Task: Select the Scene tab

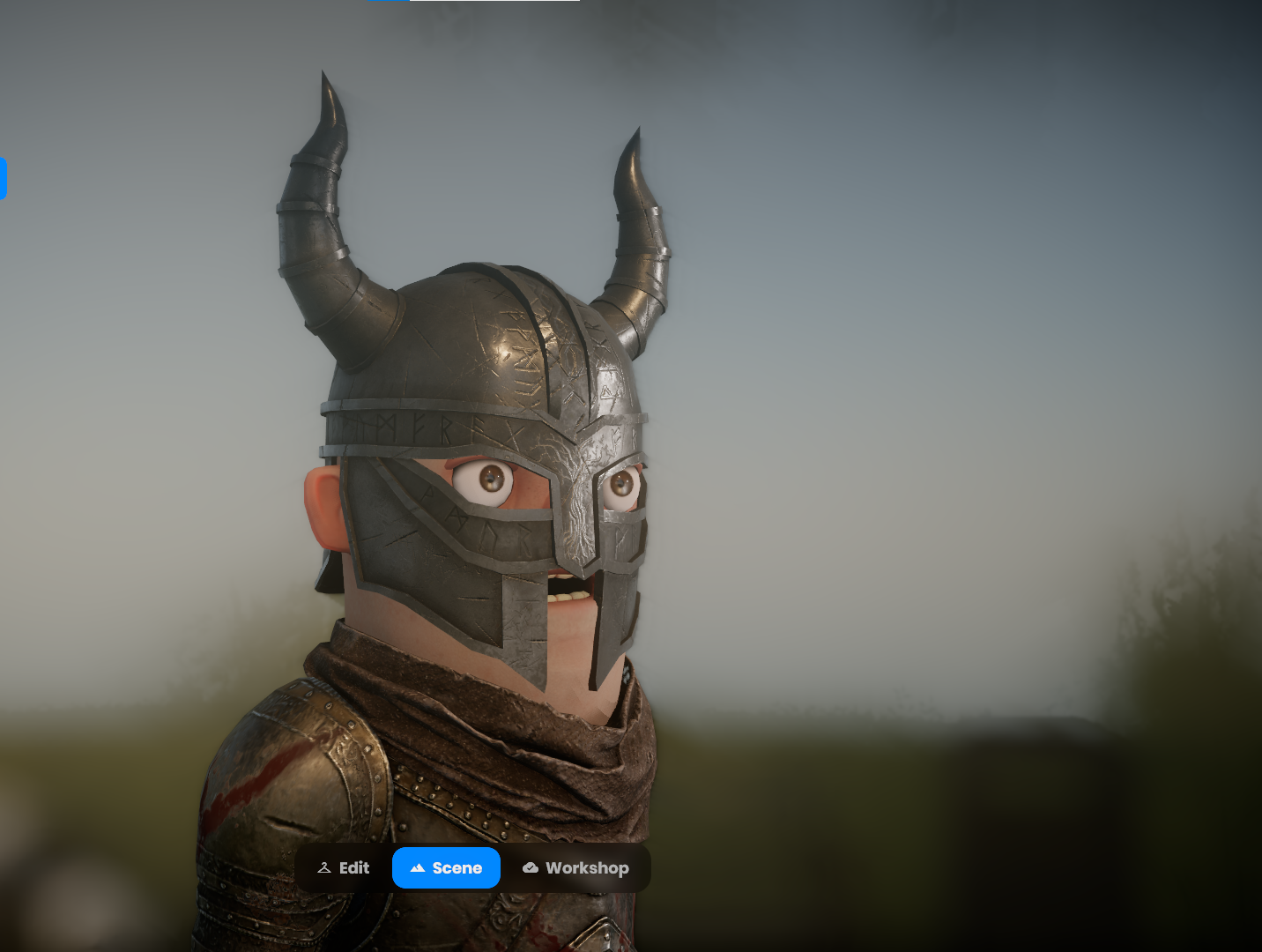Action: click(x=446, y=868)
